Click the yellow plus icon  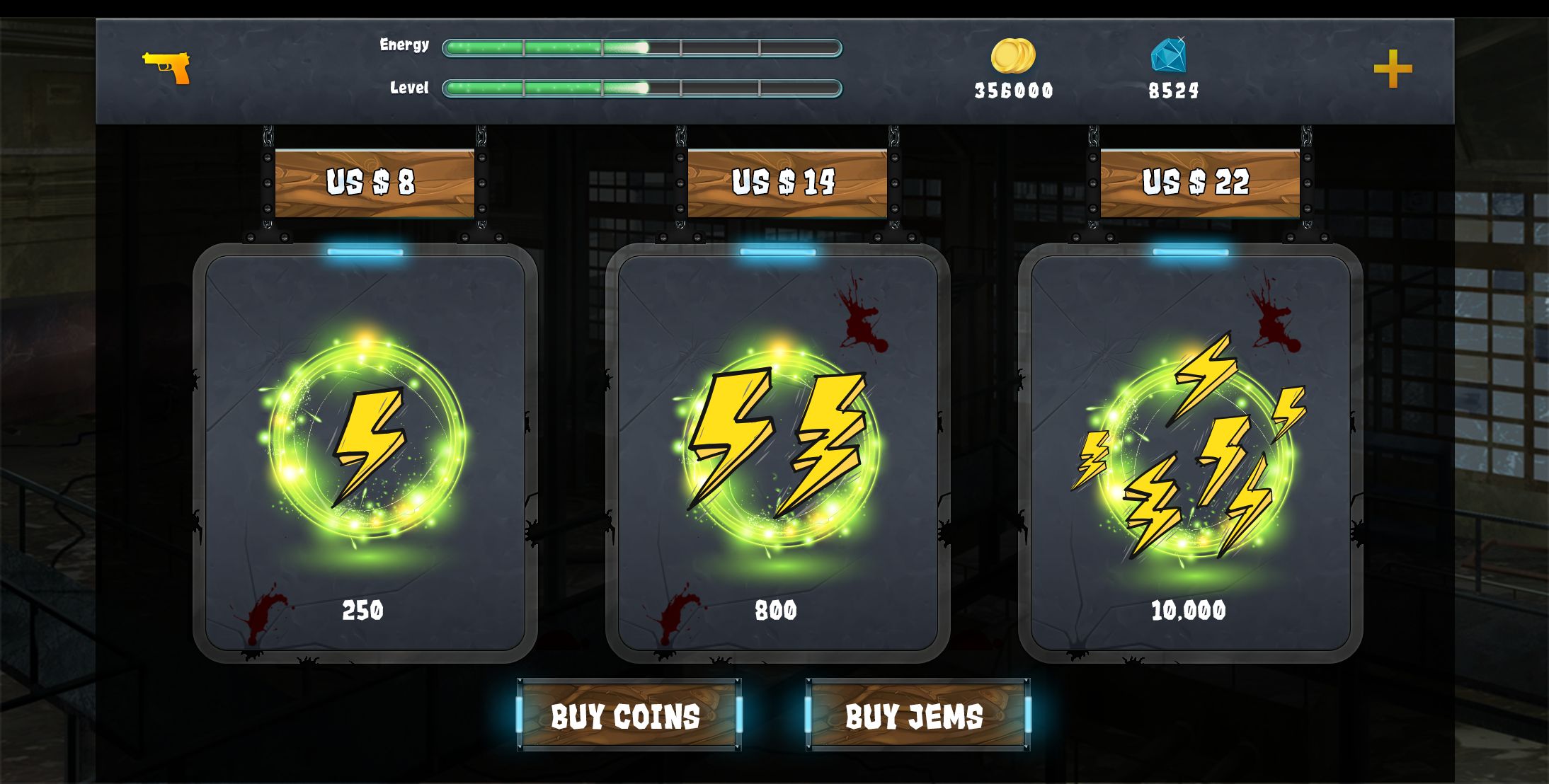coord(1393,69)
